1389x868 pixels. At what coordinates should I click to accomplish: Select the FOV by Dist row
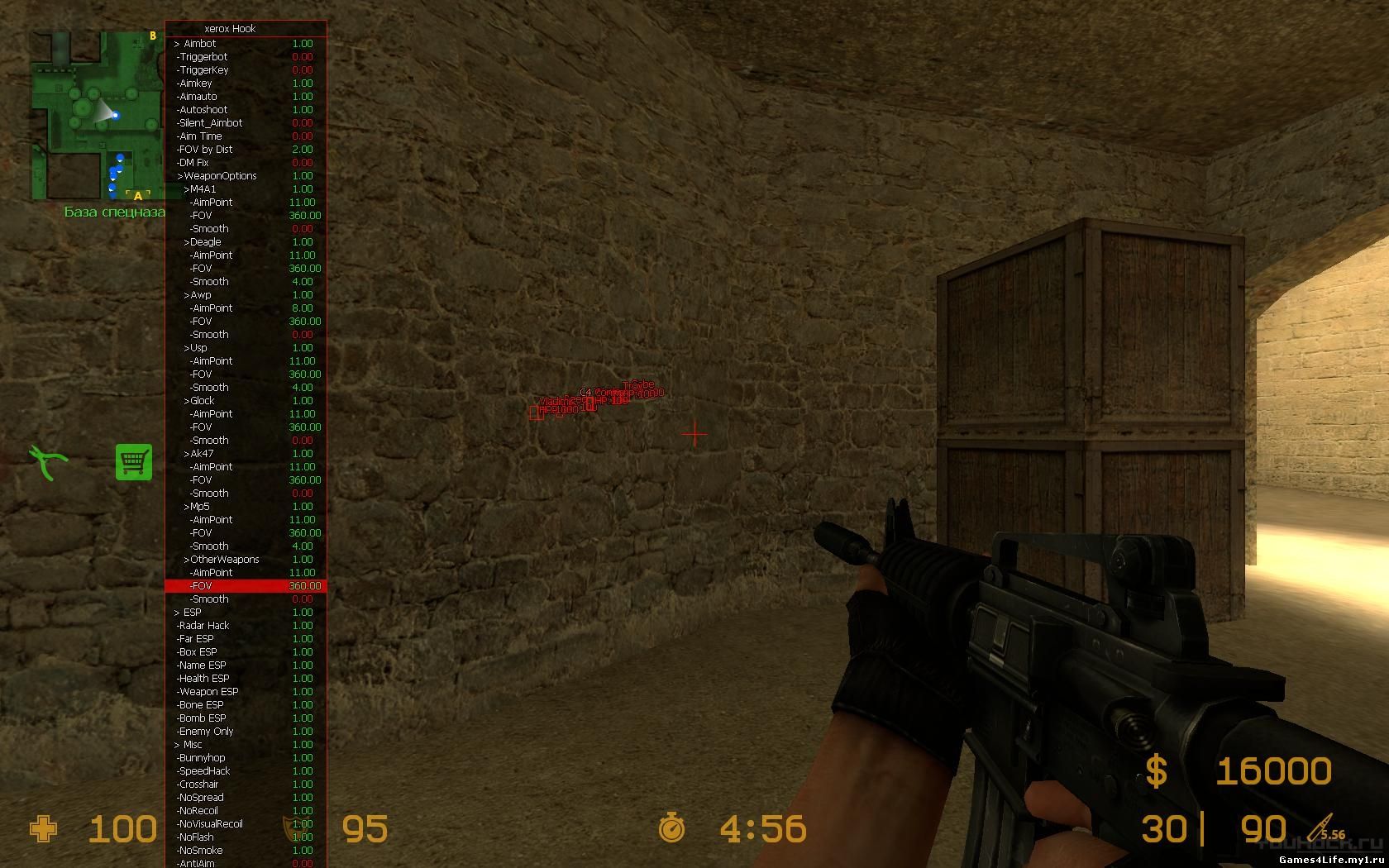point(205,150)
